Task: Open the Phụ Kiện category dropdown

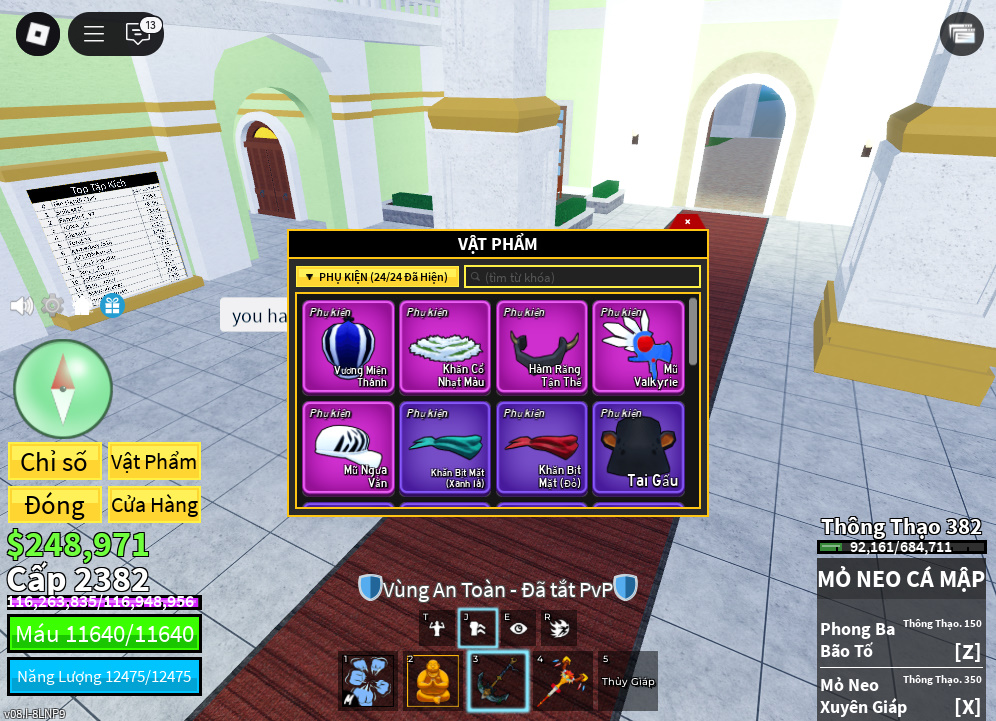Action: click(x=377, y=277)
